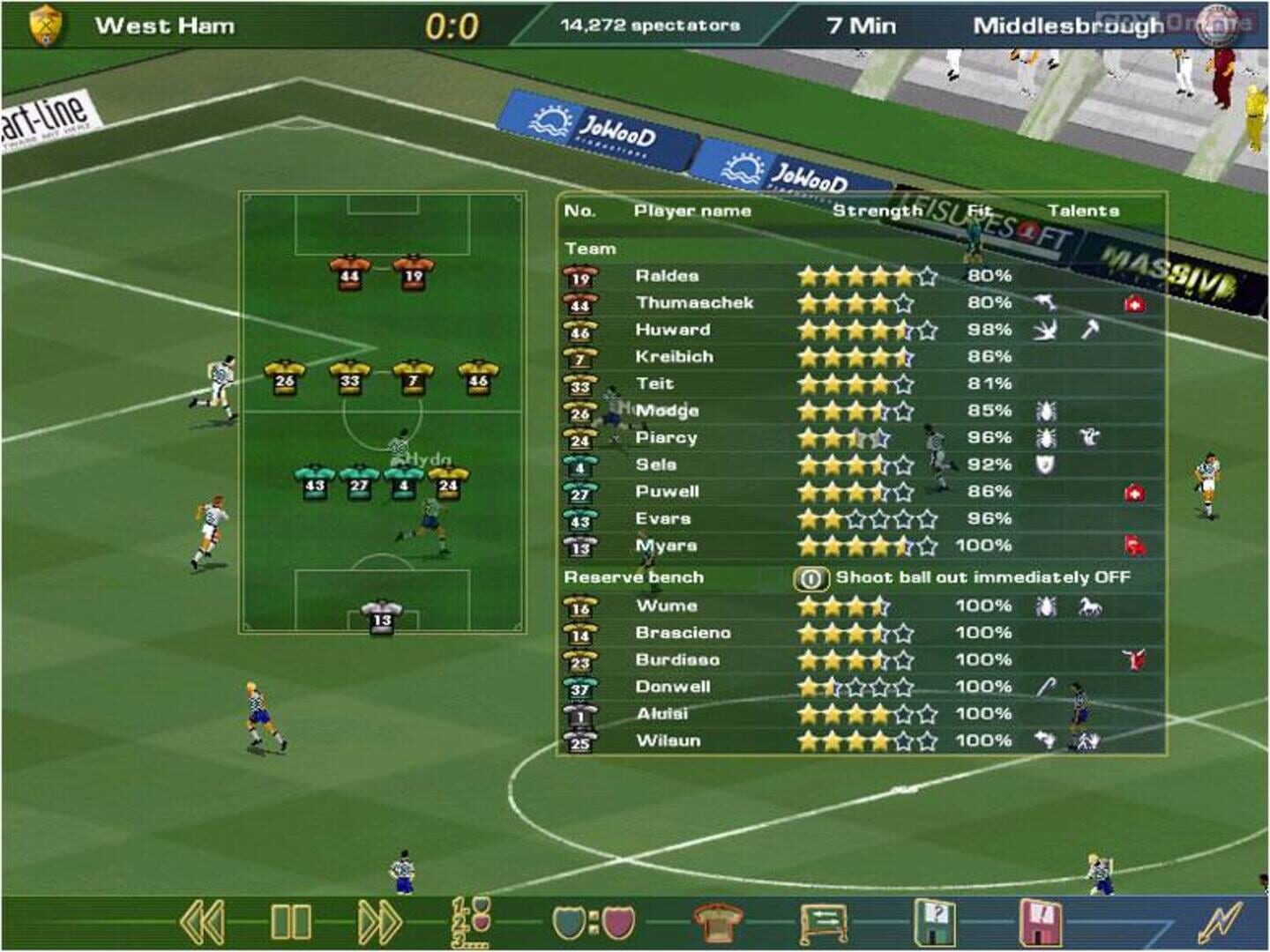The image size is (1270, 952).
Task: Click Piarcy's ghost talent icon
Action: 1089,437
